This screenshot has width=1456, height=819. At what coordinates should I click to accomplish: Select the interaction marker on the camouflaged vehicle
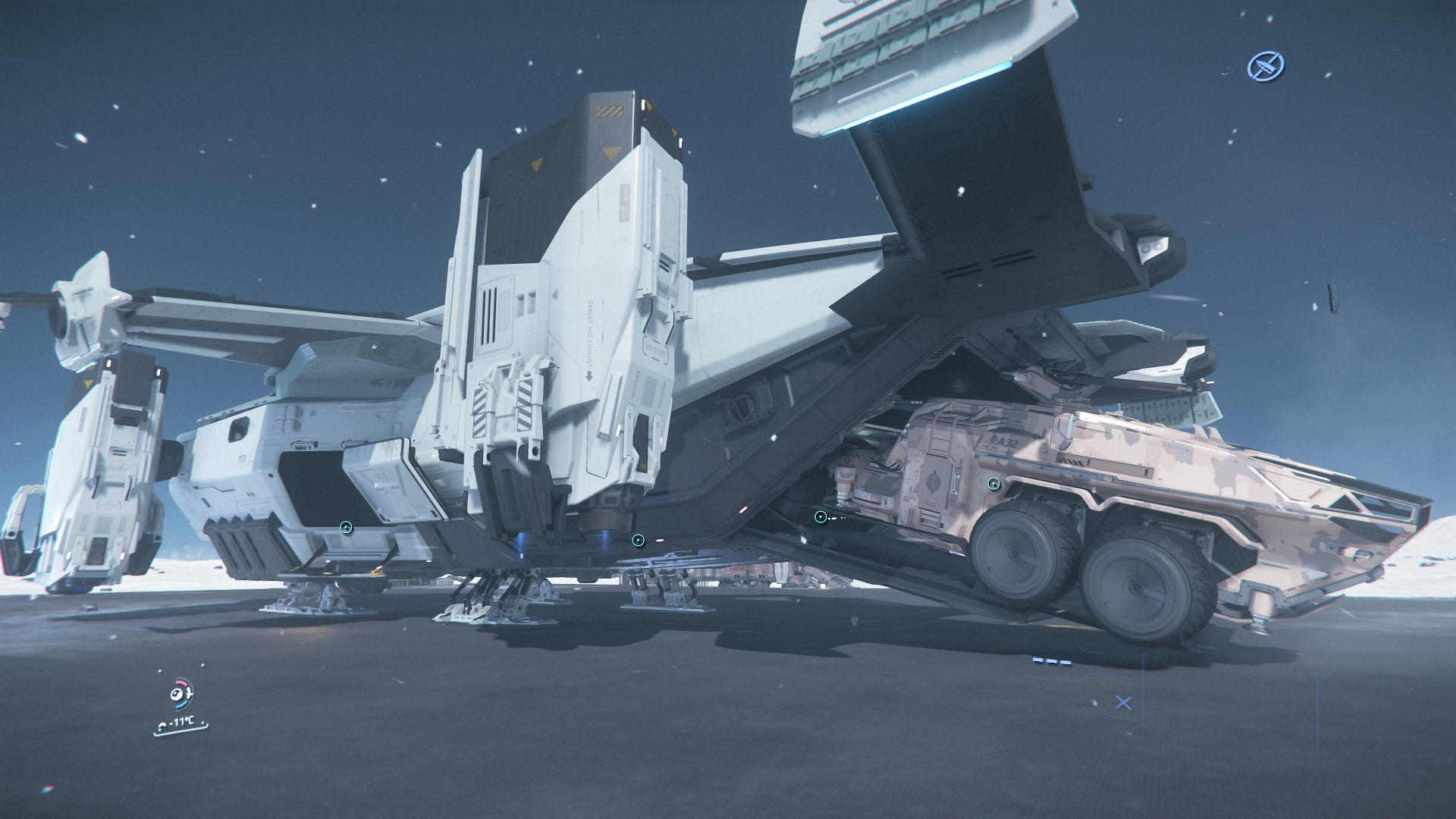coord(993,484)
